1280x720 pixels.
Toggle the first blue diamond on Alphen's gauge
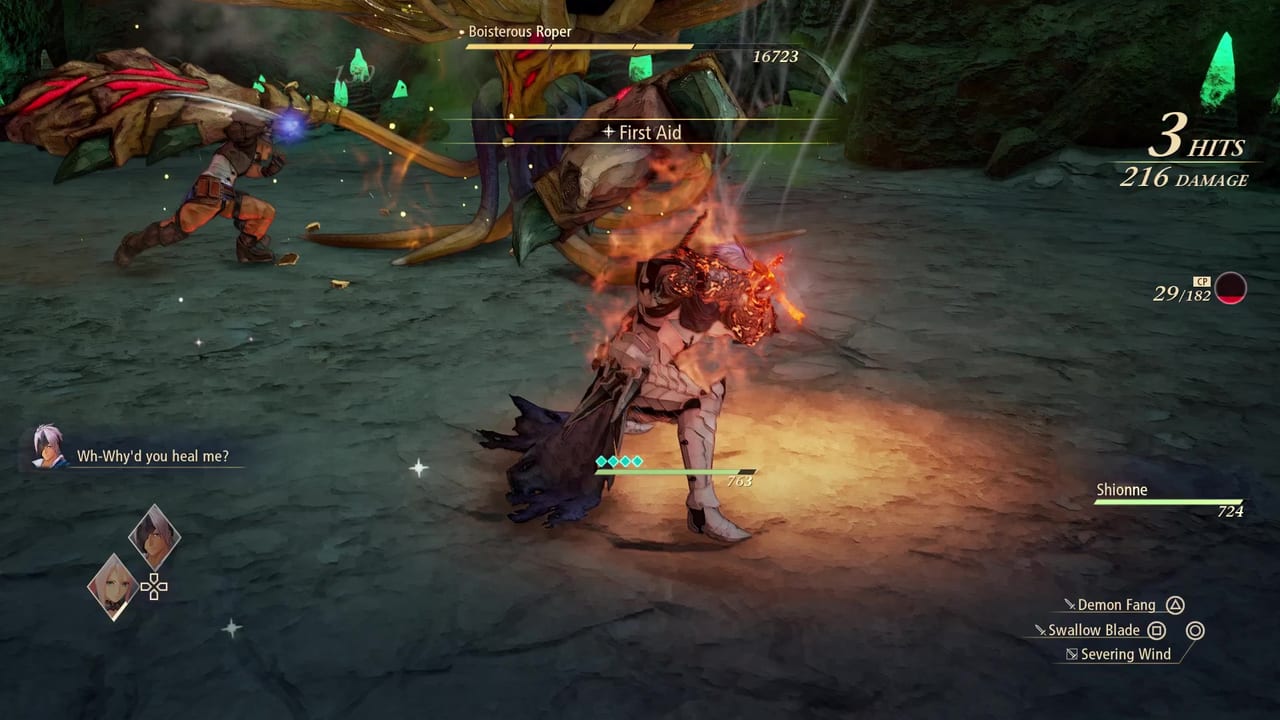tap(601, 461)
